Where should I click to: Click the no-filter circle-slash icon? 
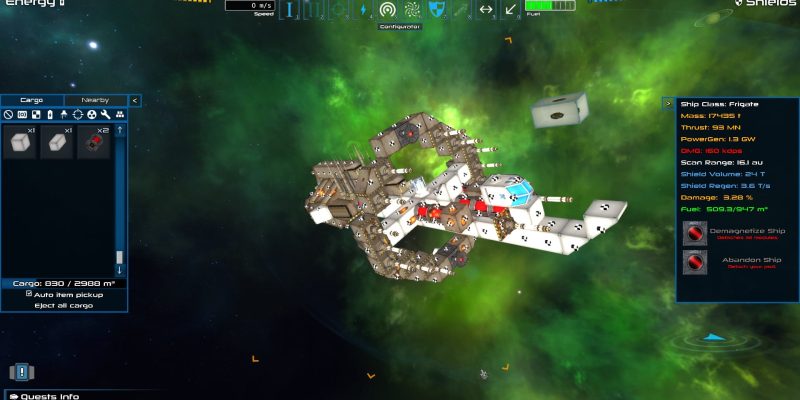point(8,115)
